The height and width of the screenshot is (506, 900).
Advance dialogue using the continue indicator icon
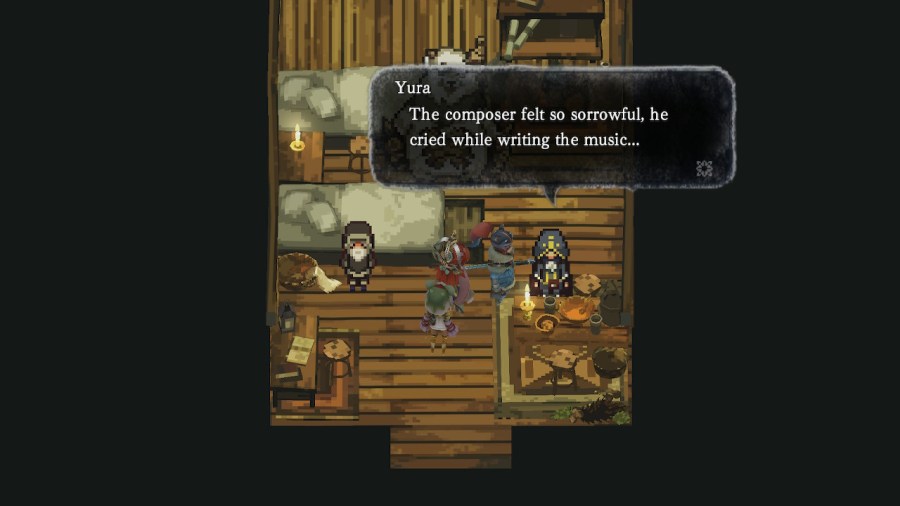pos(704,168)
